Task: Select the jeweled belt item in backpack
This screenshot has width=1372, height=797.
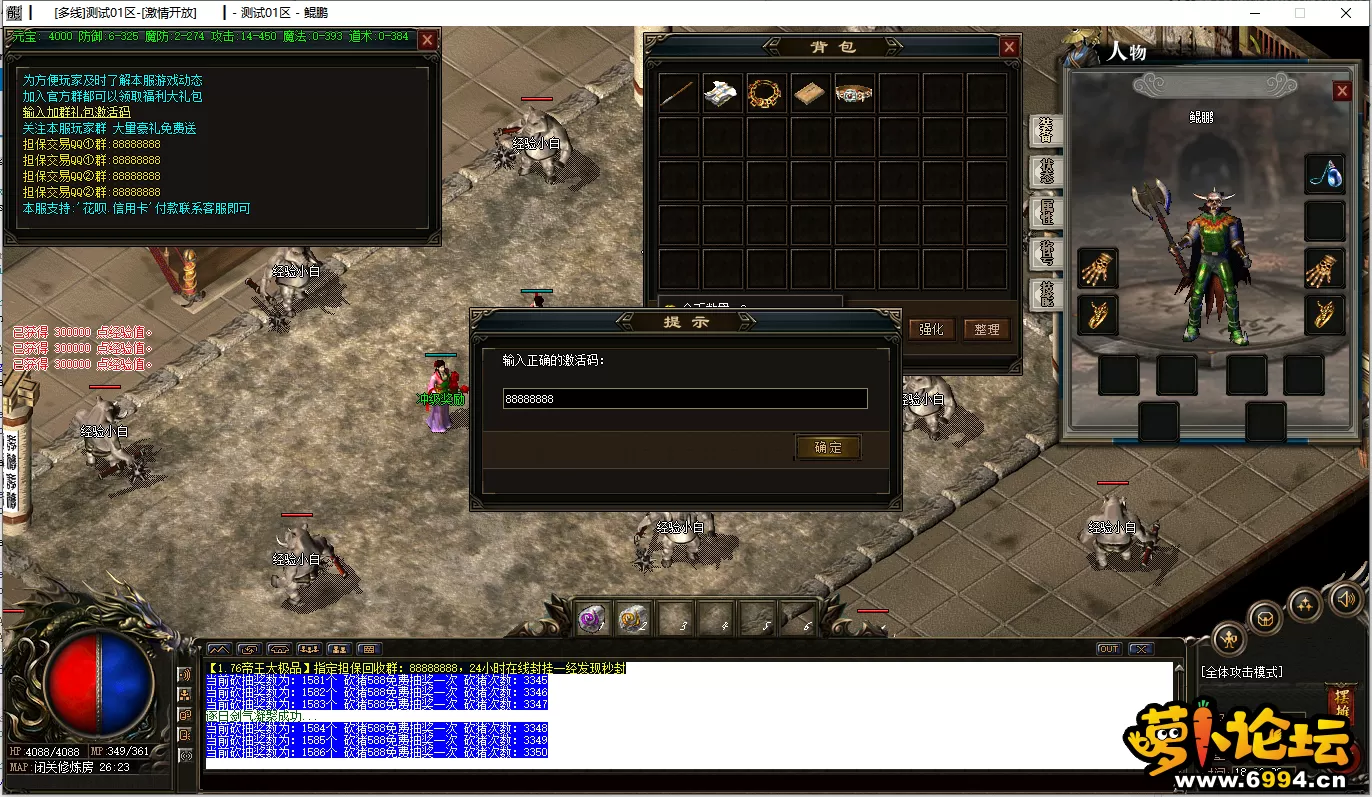Action: (854, 93)
